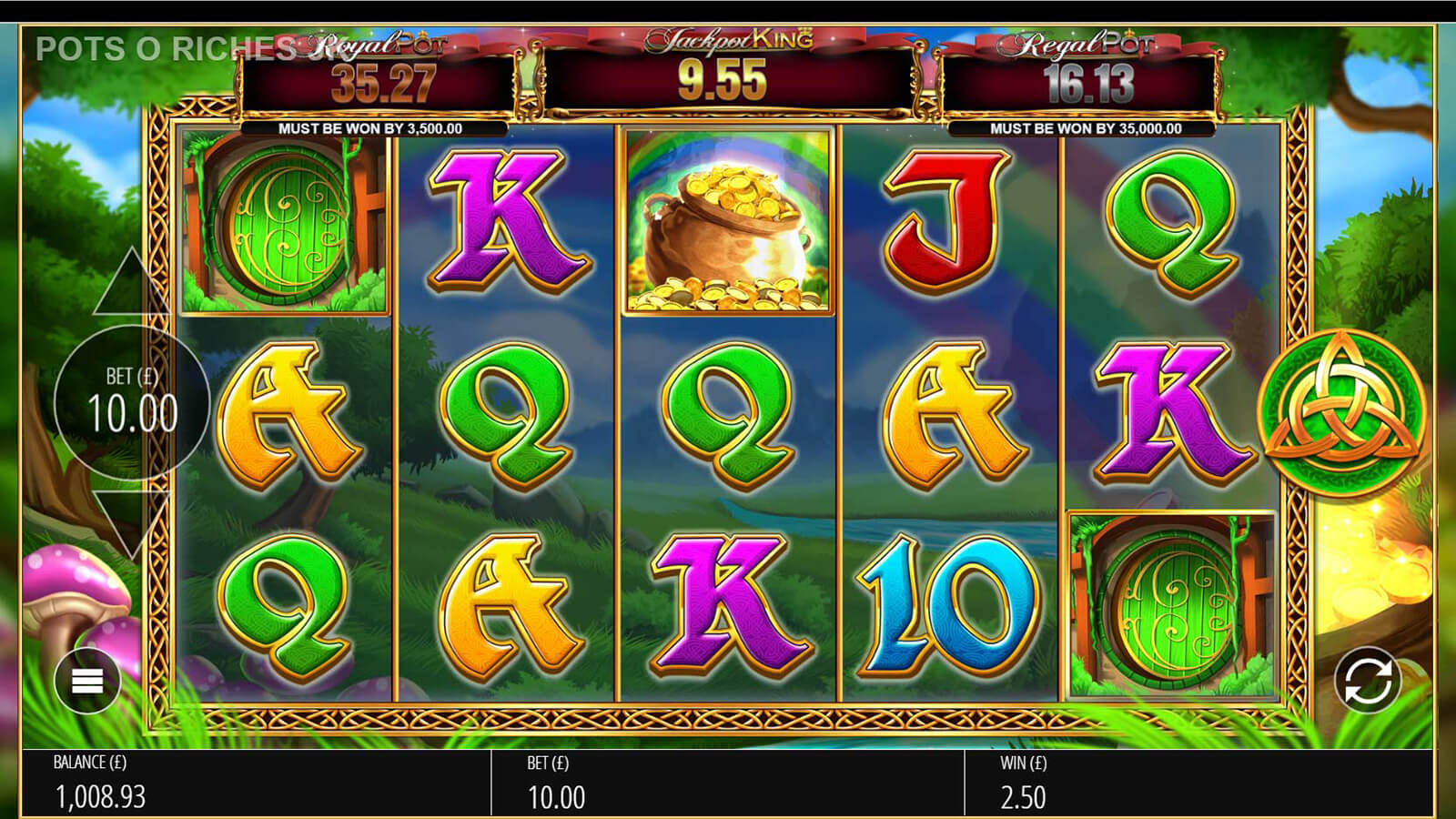The height and width of the screenshot is (819, 1456).
Task: Open the bet amount circle showing 10.00
Action: pyautogui.click(x=132, y=402)
